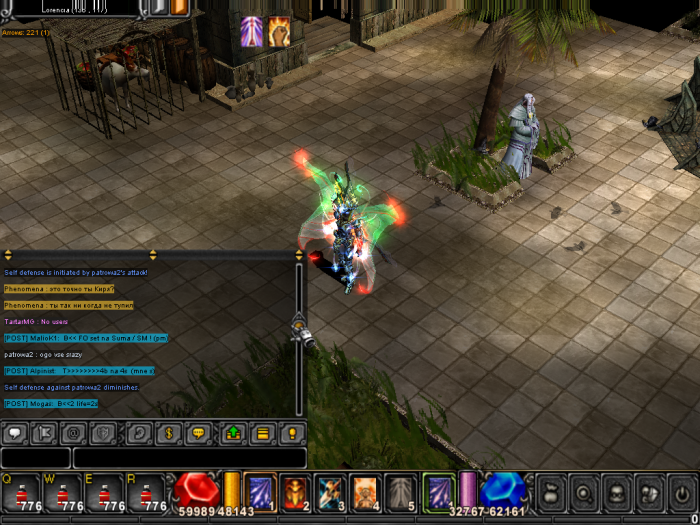700x525 pixels.
Task: Click the yellow lightbulb chat button
Action: pos(292,434)
